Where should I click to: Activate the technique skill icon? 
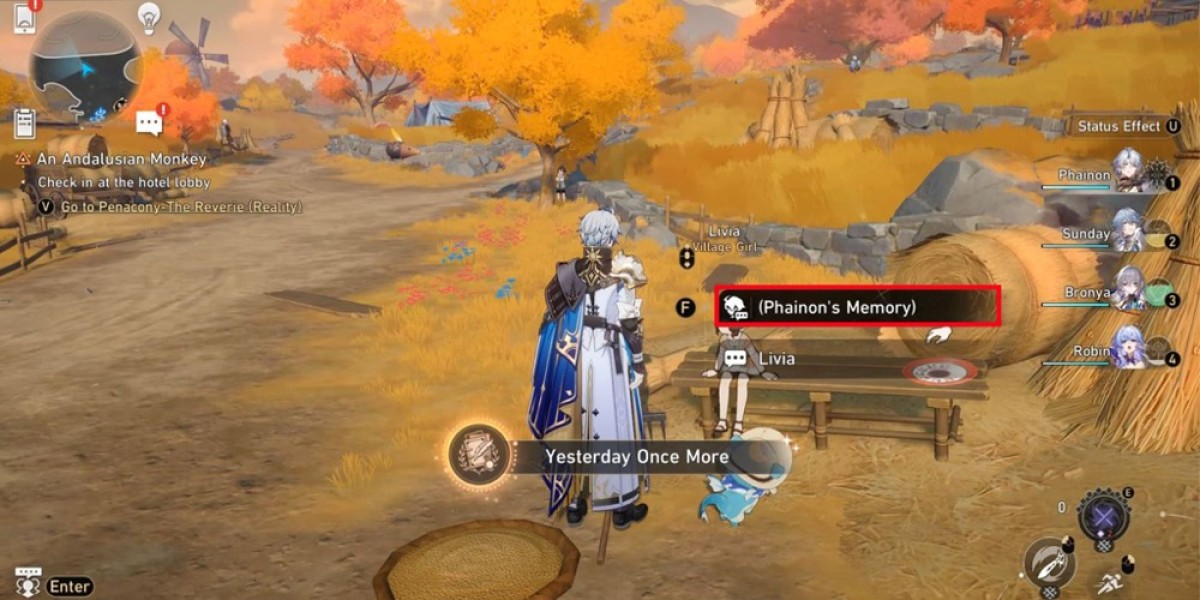(1103, 517)
